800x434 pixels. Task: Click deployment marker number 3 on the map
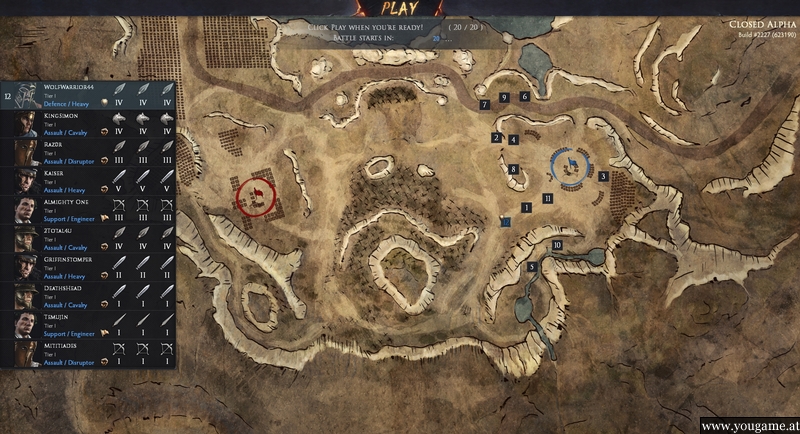click(x=603, y=177)
